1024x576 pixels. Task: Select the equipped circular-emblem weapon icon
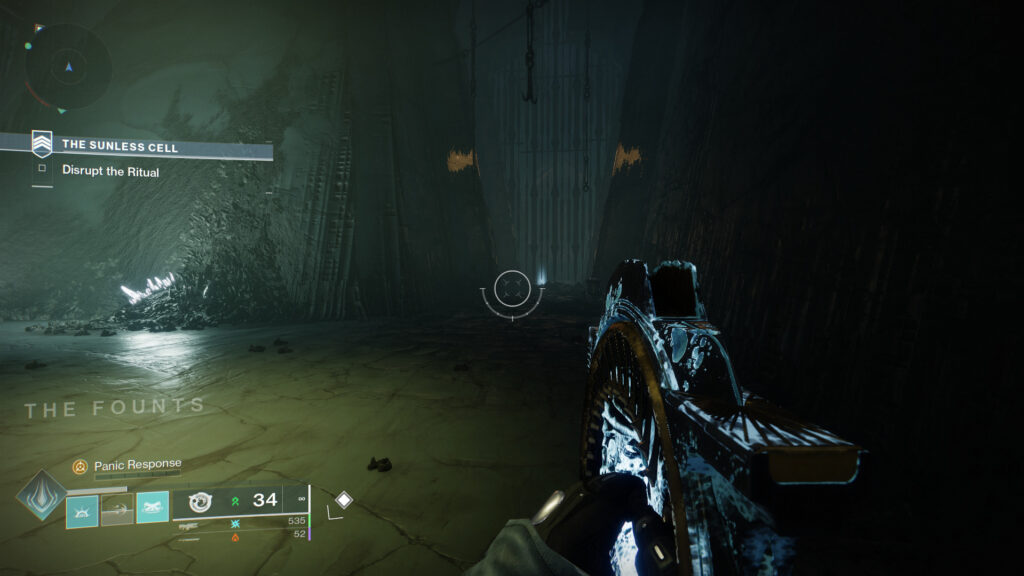pos(199,501)
